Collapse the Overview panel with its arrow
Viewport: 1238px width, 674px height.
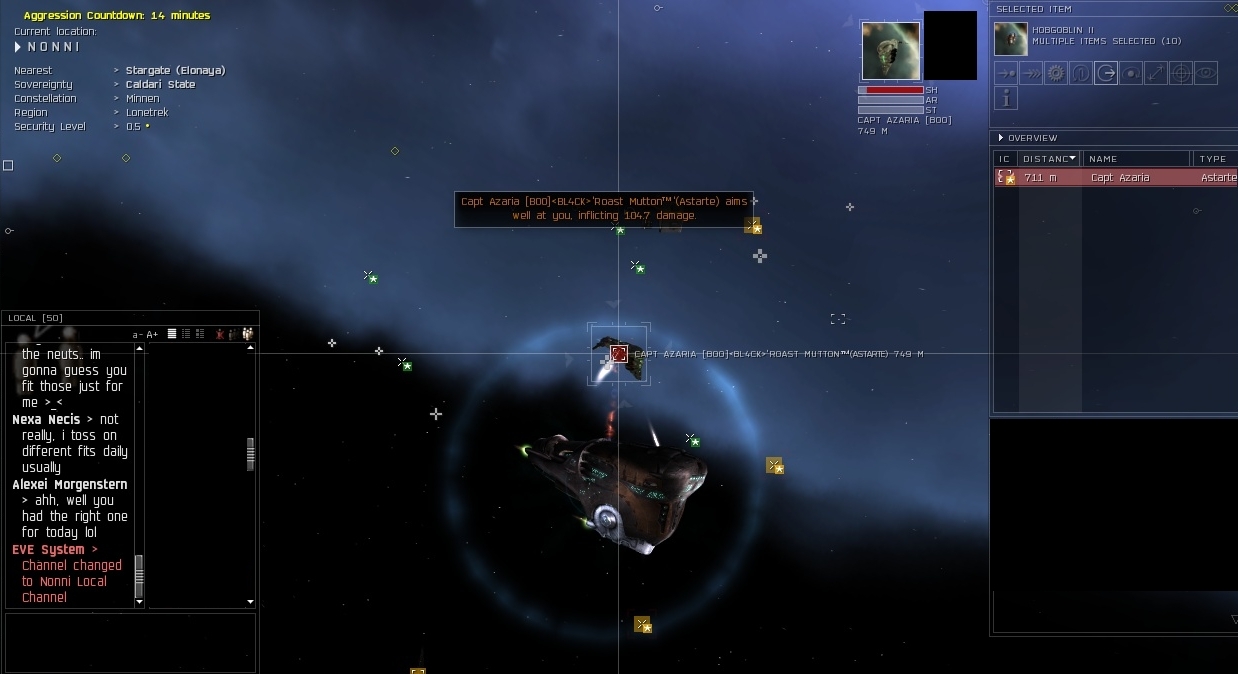tap(1000, 138)
